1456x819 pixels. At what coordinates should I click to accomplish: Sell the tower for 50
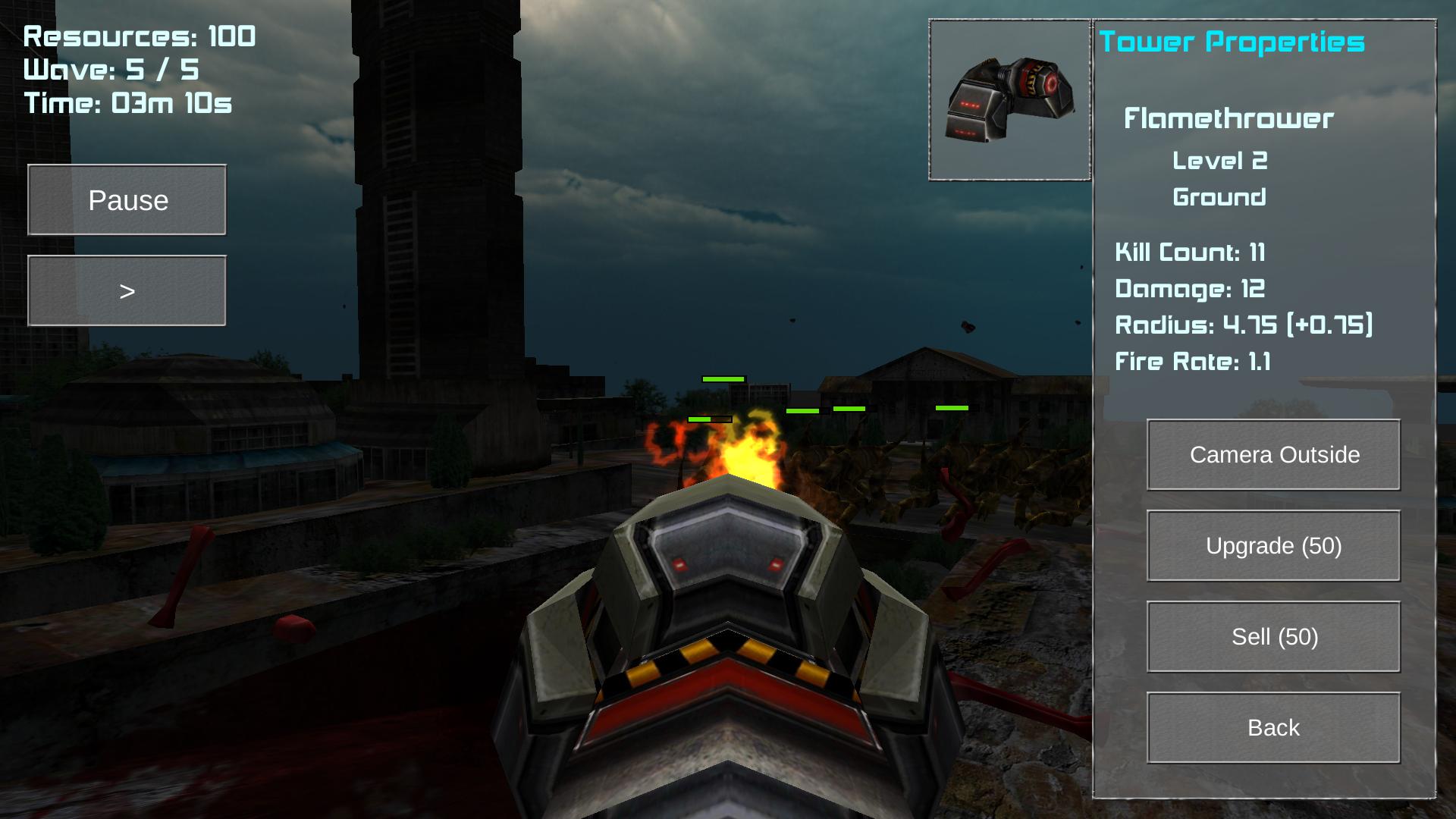(1273, 637)
